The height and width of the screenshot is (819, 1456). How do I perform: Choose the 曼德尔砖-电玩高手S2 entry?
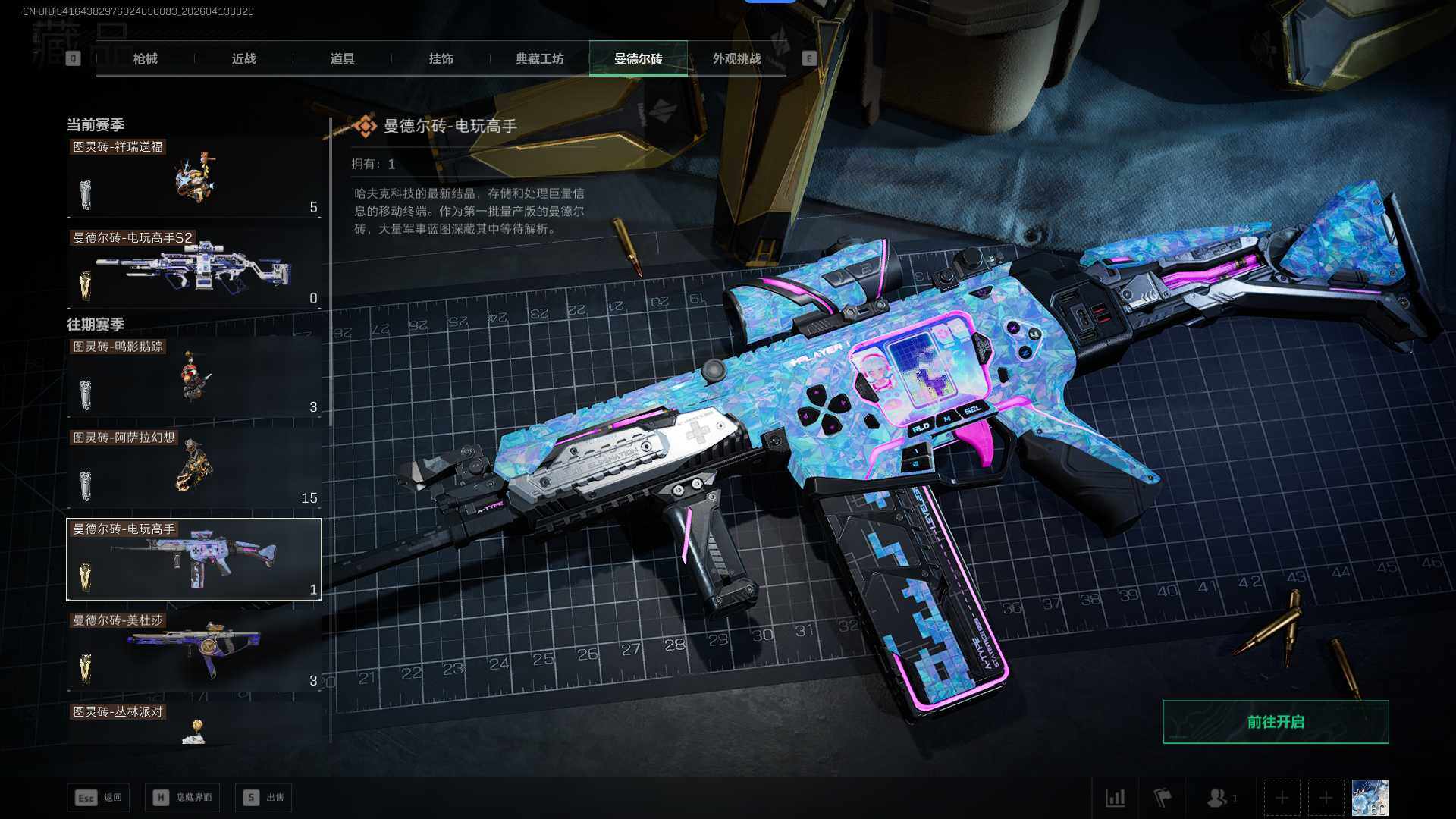194,269
